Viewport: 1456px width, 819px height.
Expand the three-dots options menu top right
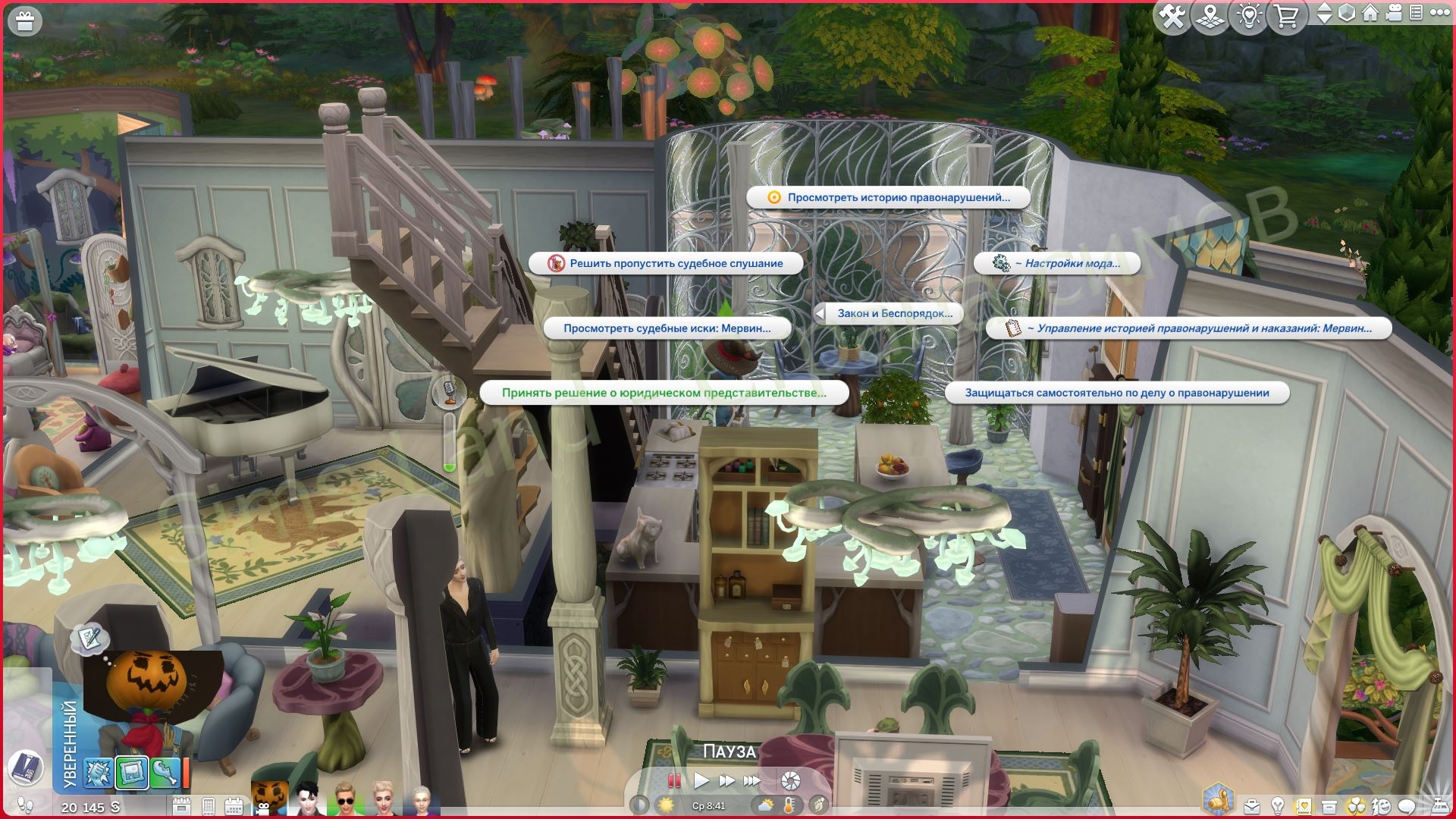(1440, 14)
